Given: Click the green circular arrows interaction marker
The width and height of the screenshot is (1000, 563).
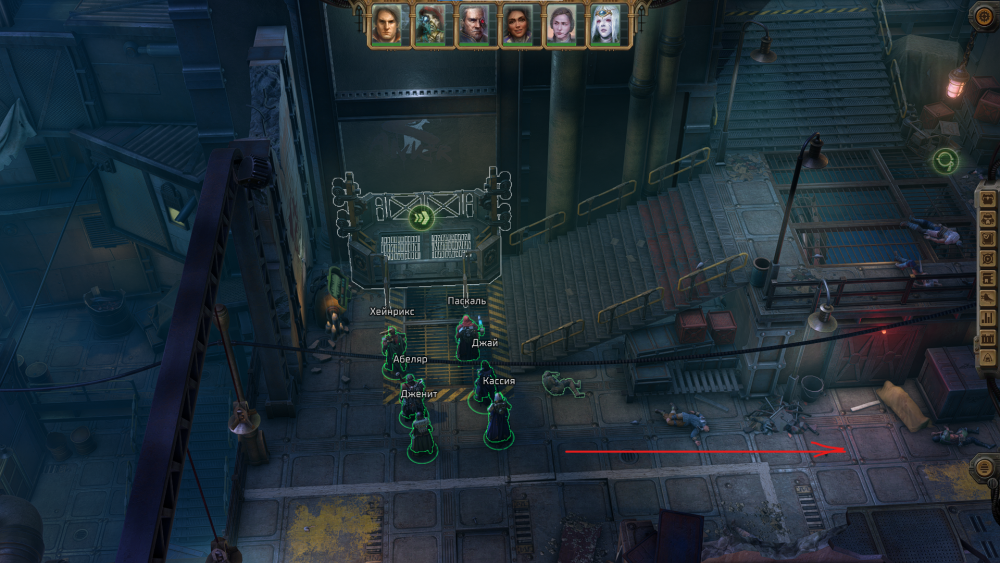Looking at the screenshot, I should pyautogui.click(x=945, y=159).
